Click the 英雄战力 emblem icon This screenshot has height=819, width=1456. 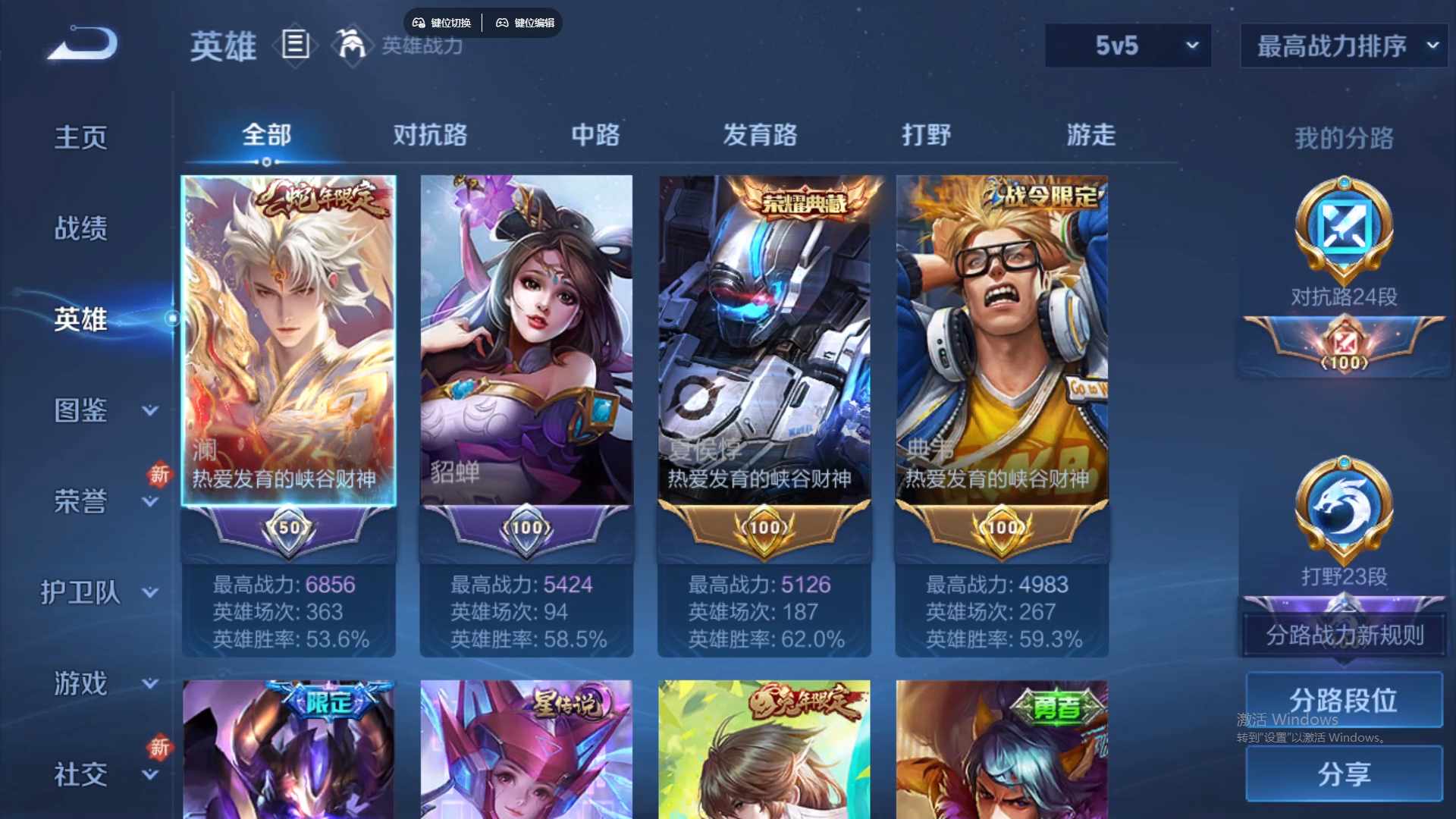350,45
